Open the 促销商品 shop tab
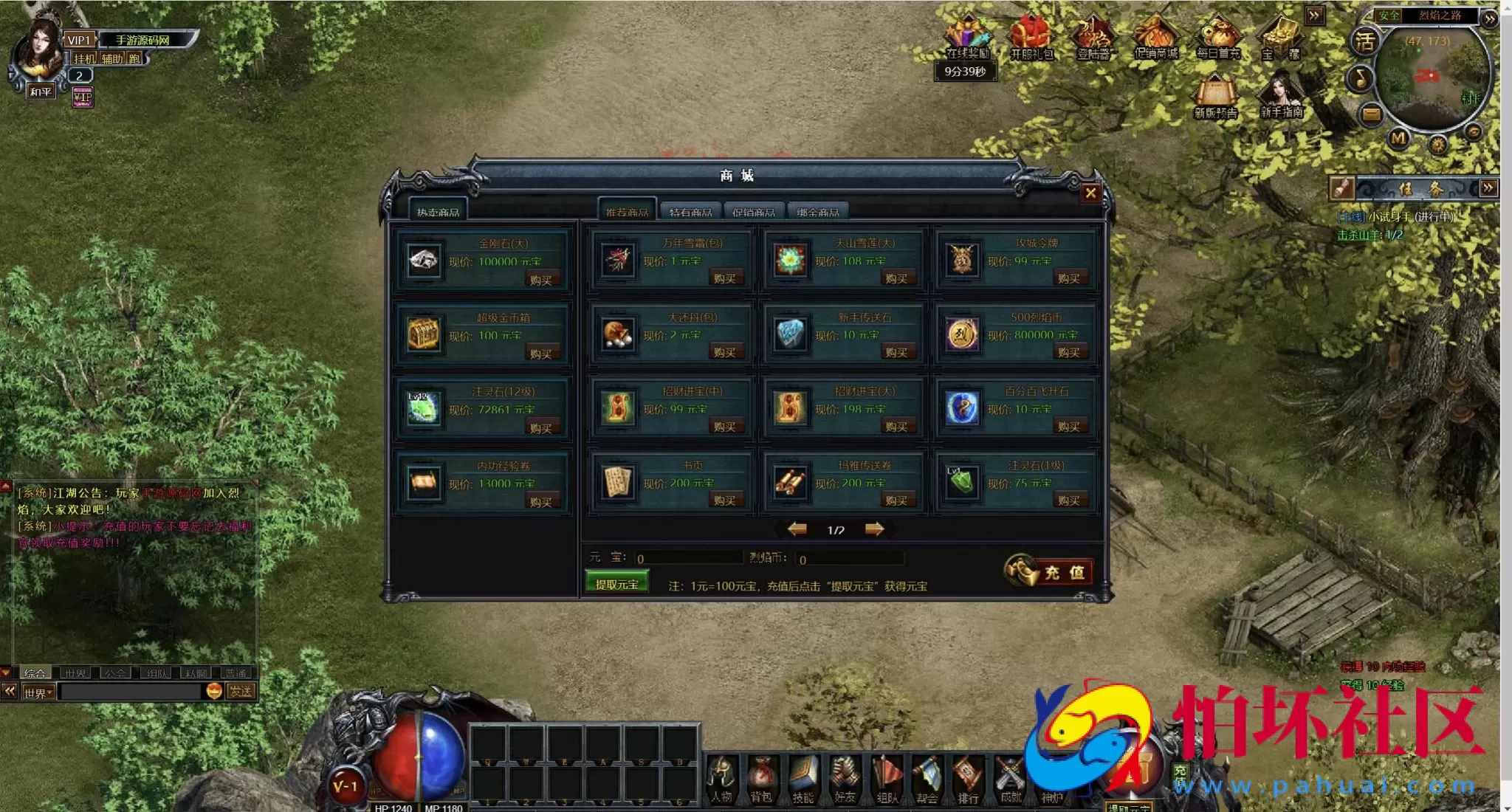This screenshot has width=1512, height=812. point(754,212)
